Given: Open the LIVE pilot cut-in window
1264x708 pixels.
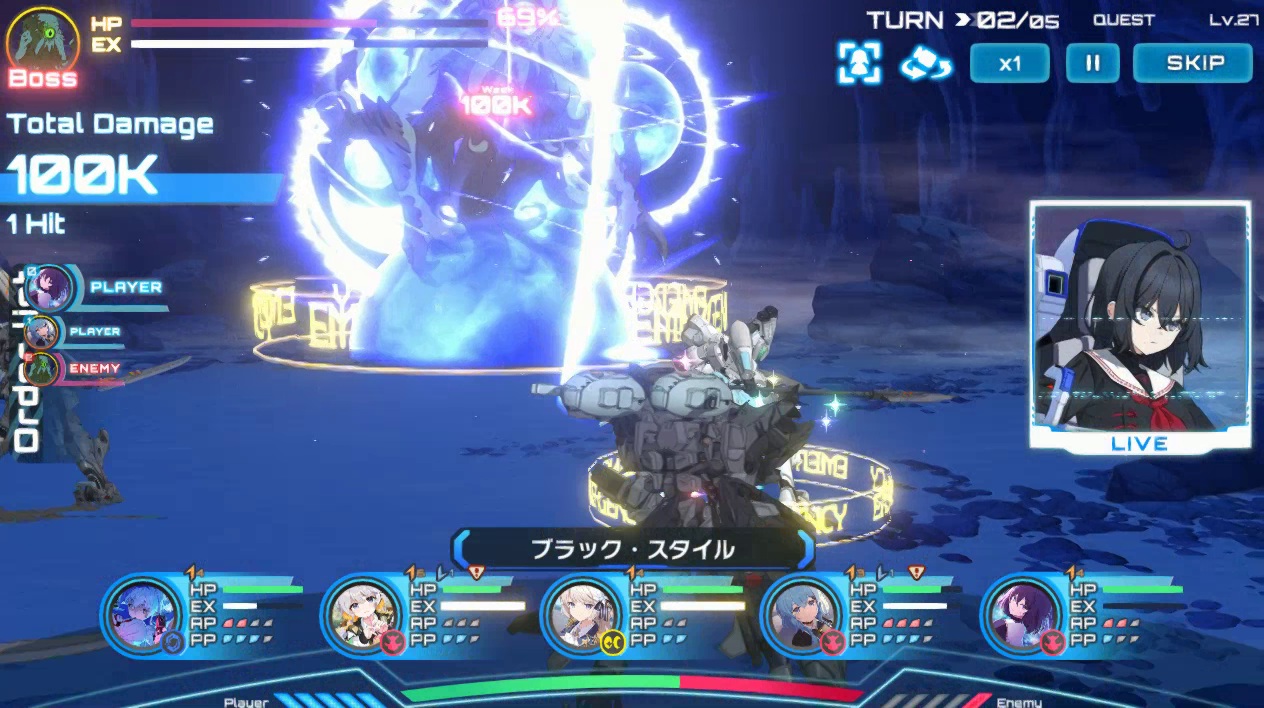Looking at the screenshot, I should 1140,325.
